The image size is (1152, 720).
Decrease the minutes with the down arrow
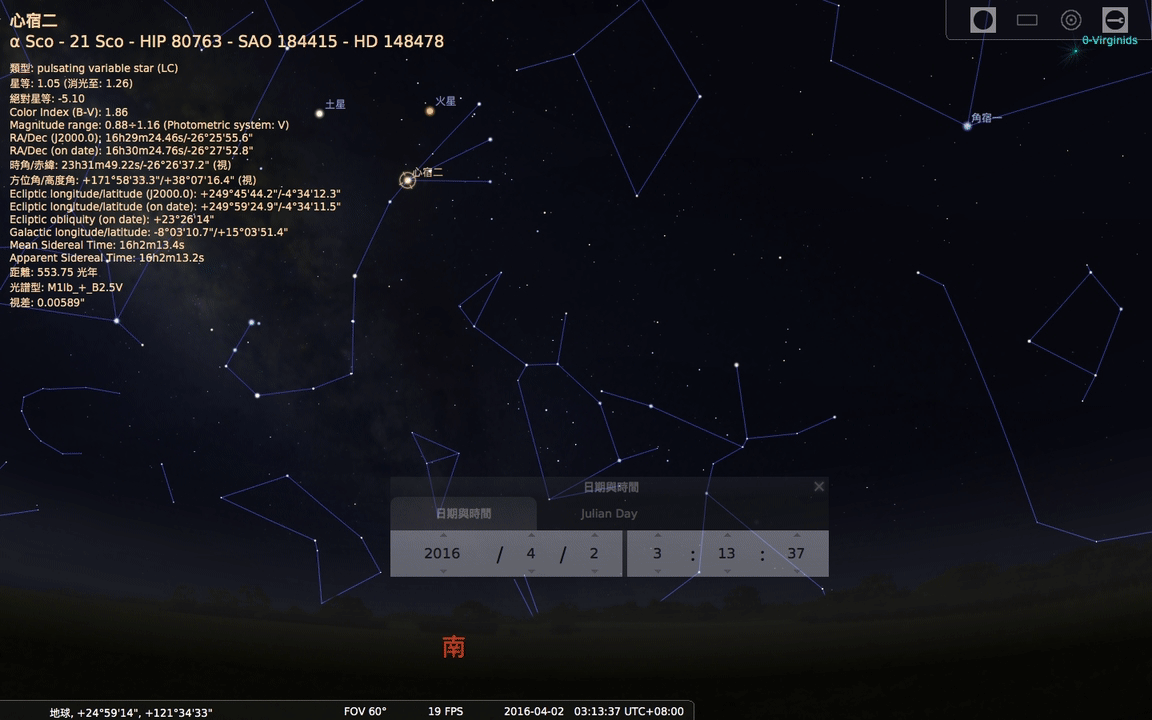pyautogui.click(x=727, y=572)
